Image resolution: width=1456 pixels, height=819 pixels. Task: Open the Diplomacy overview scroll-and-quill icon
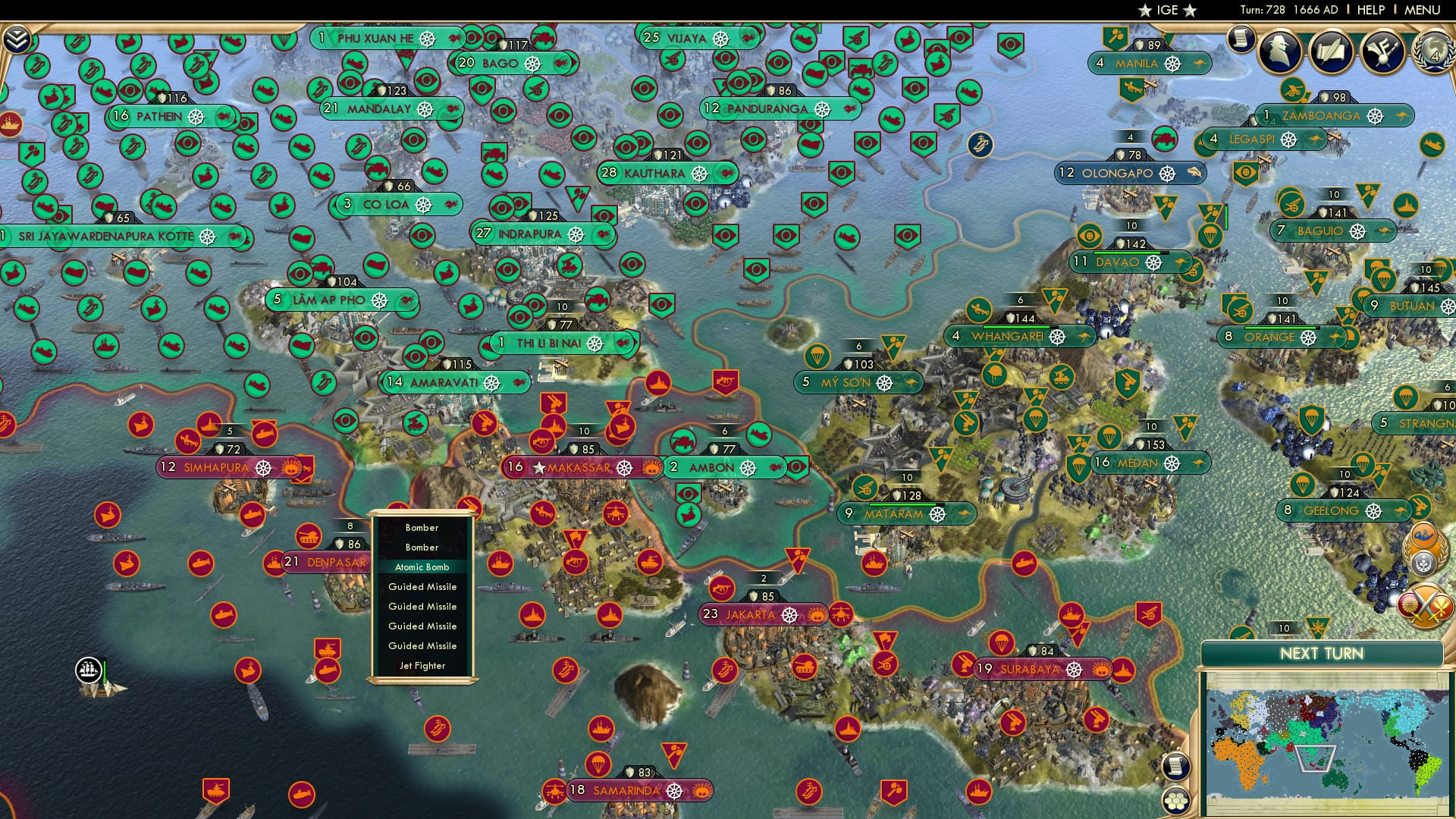coord(1331,52)
